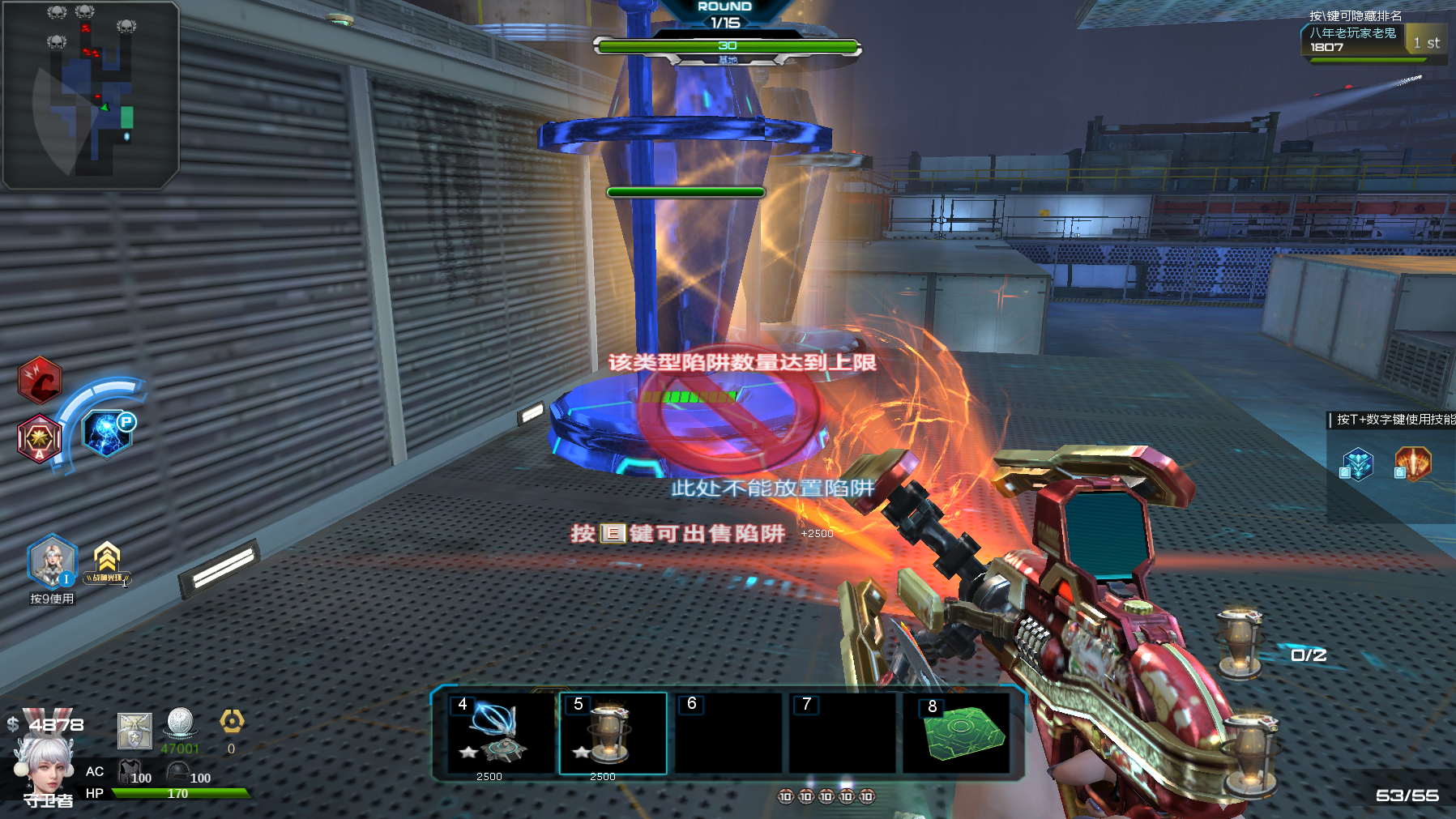Click the minimap in the corner
1456x819 pixels.
point(90,94)
